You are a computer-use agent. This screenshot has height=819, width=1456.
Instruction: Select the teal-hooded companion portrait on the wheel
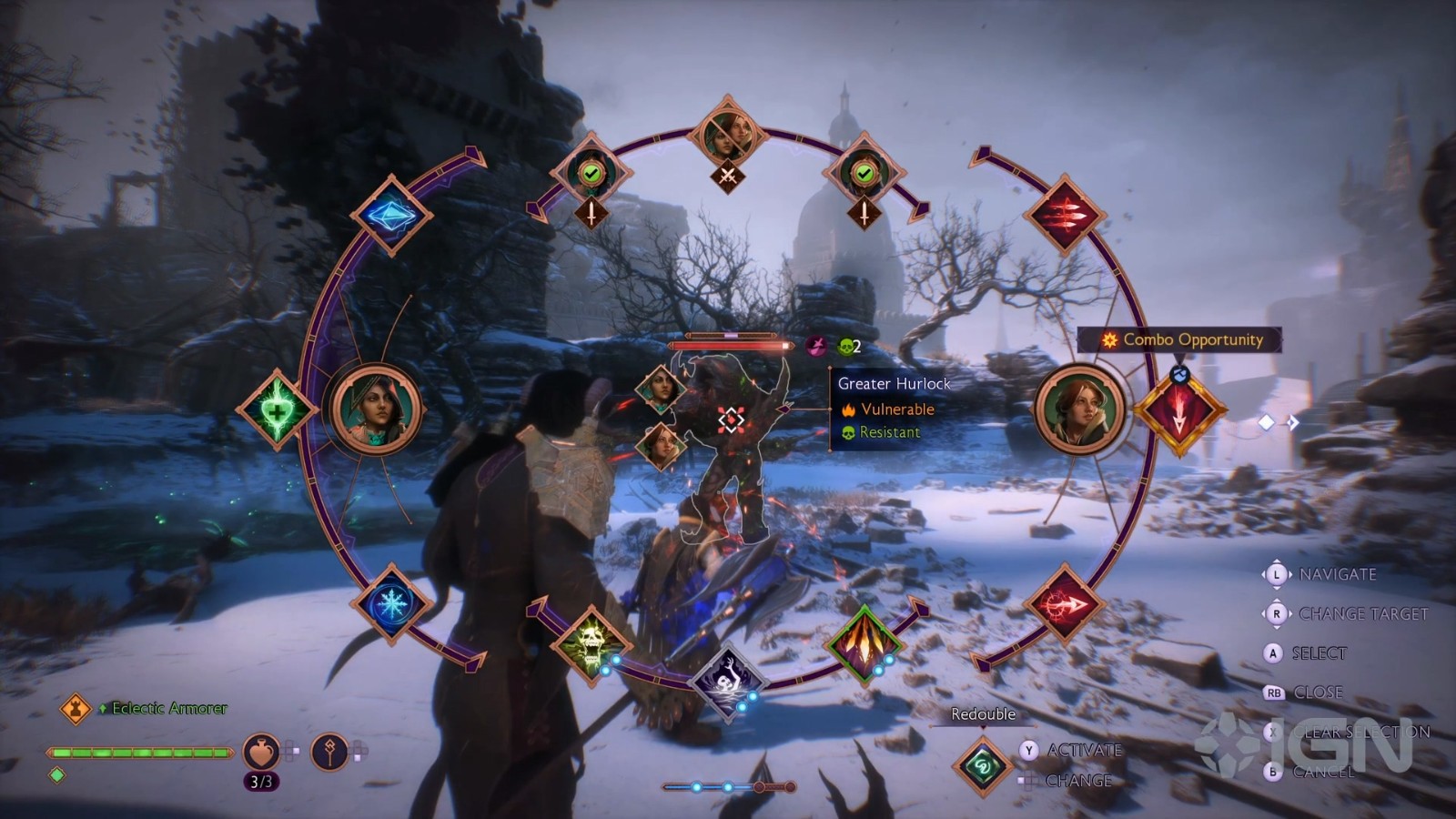coord(376,409)
